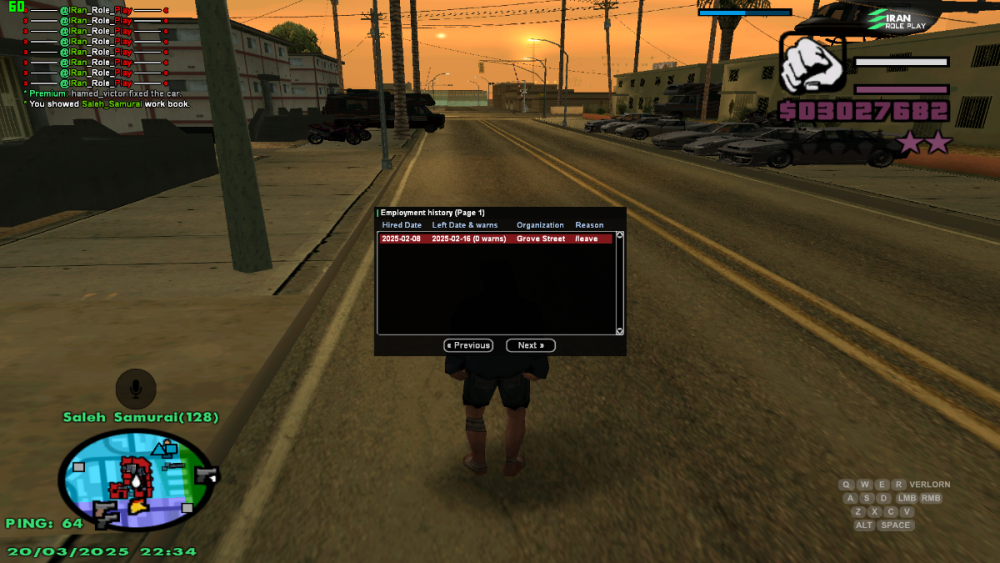This screenshot has height=563, width=1000.
Task: Click the list's scroll-down arrow
Action: point(619,330)
